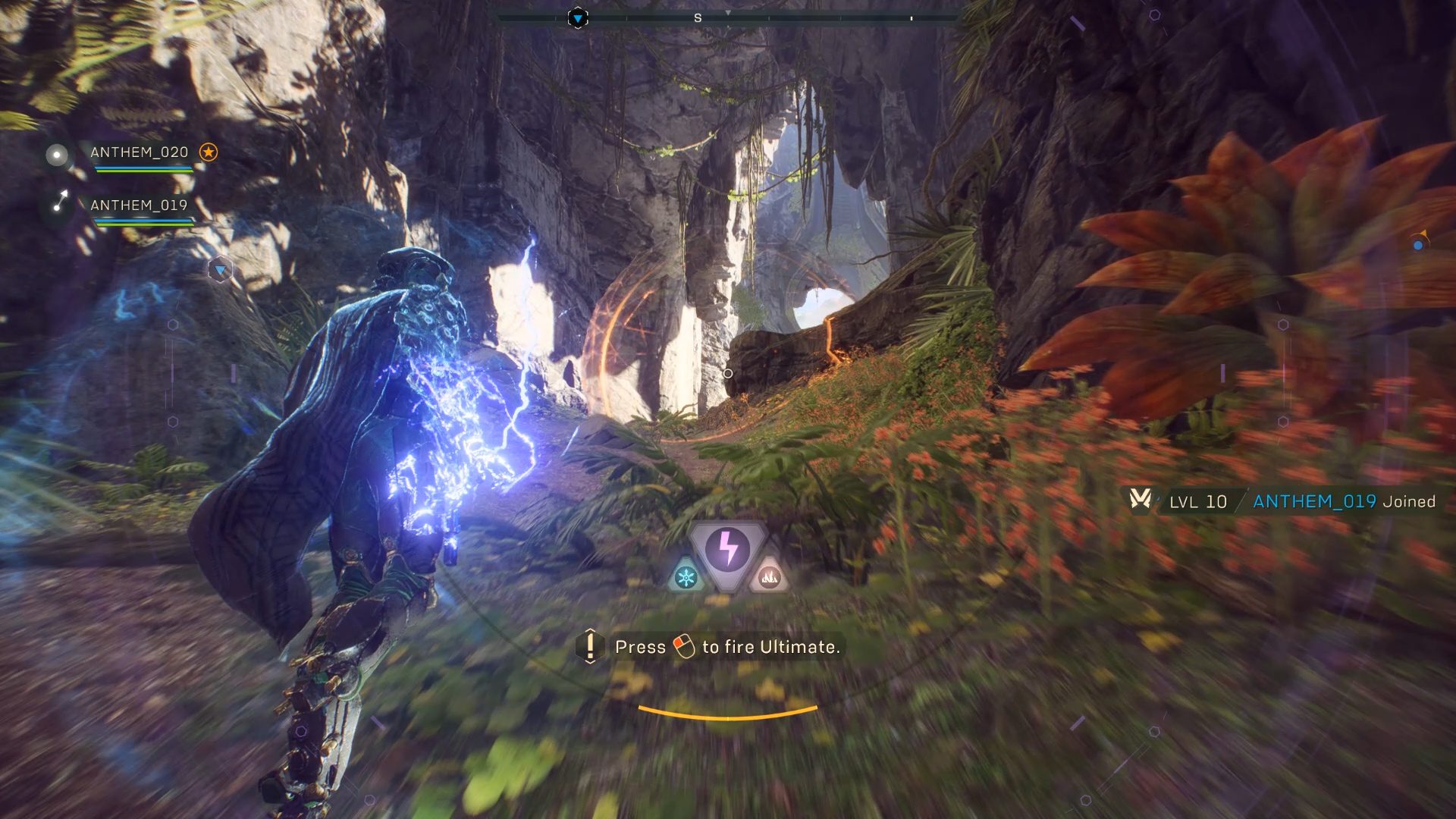
Task: Click the orange star squad leader icon
Action: click(208, 152)
